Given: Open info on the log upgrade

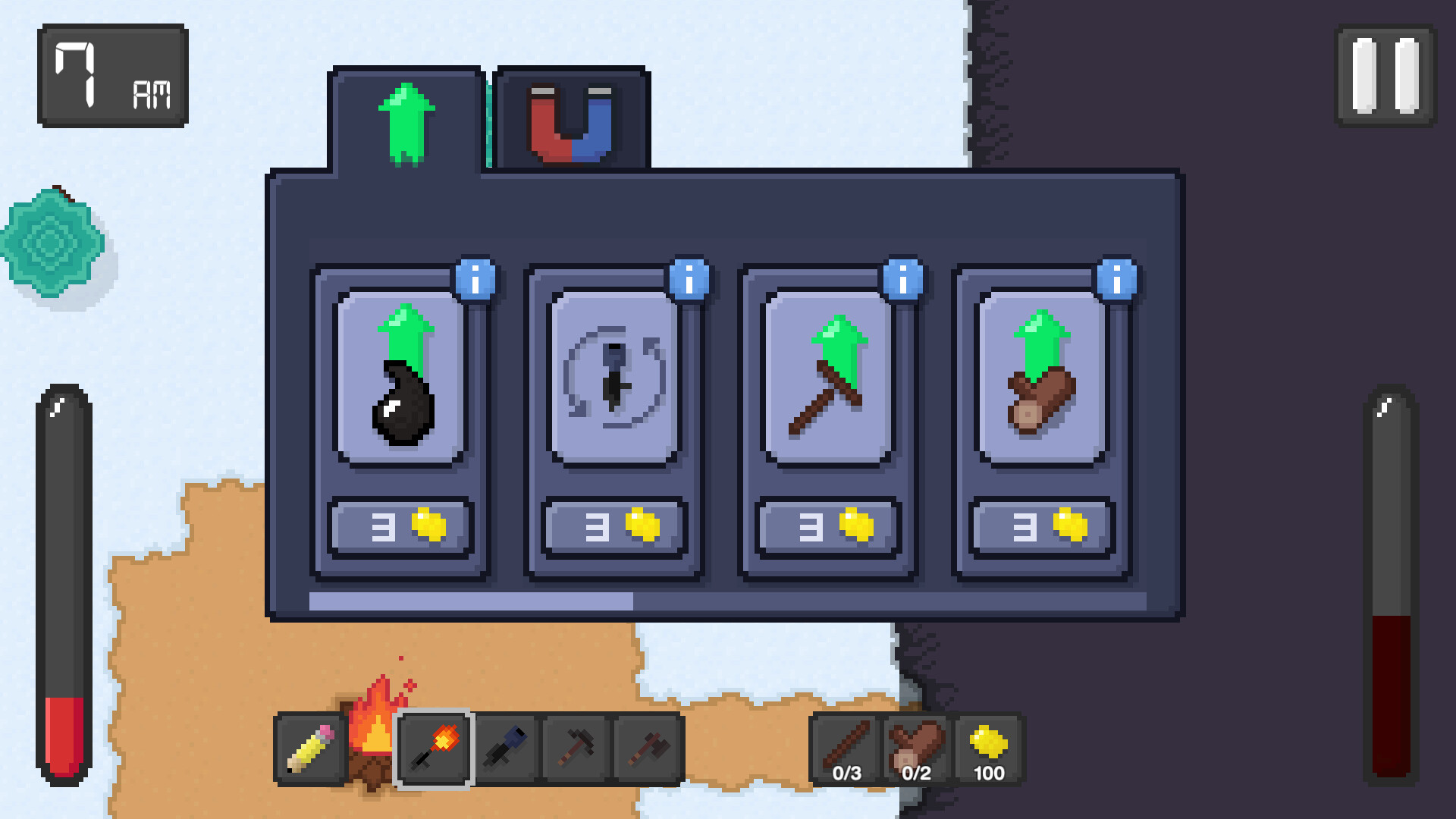Looking at the screenshot, I should pyautogui.click(x=1117, y=279).
